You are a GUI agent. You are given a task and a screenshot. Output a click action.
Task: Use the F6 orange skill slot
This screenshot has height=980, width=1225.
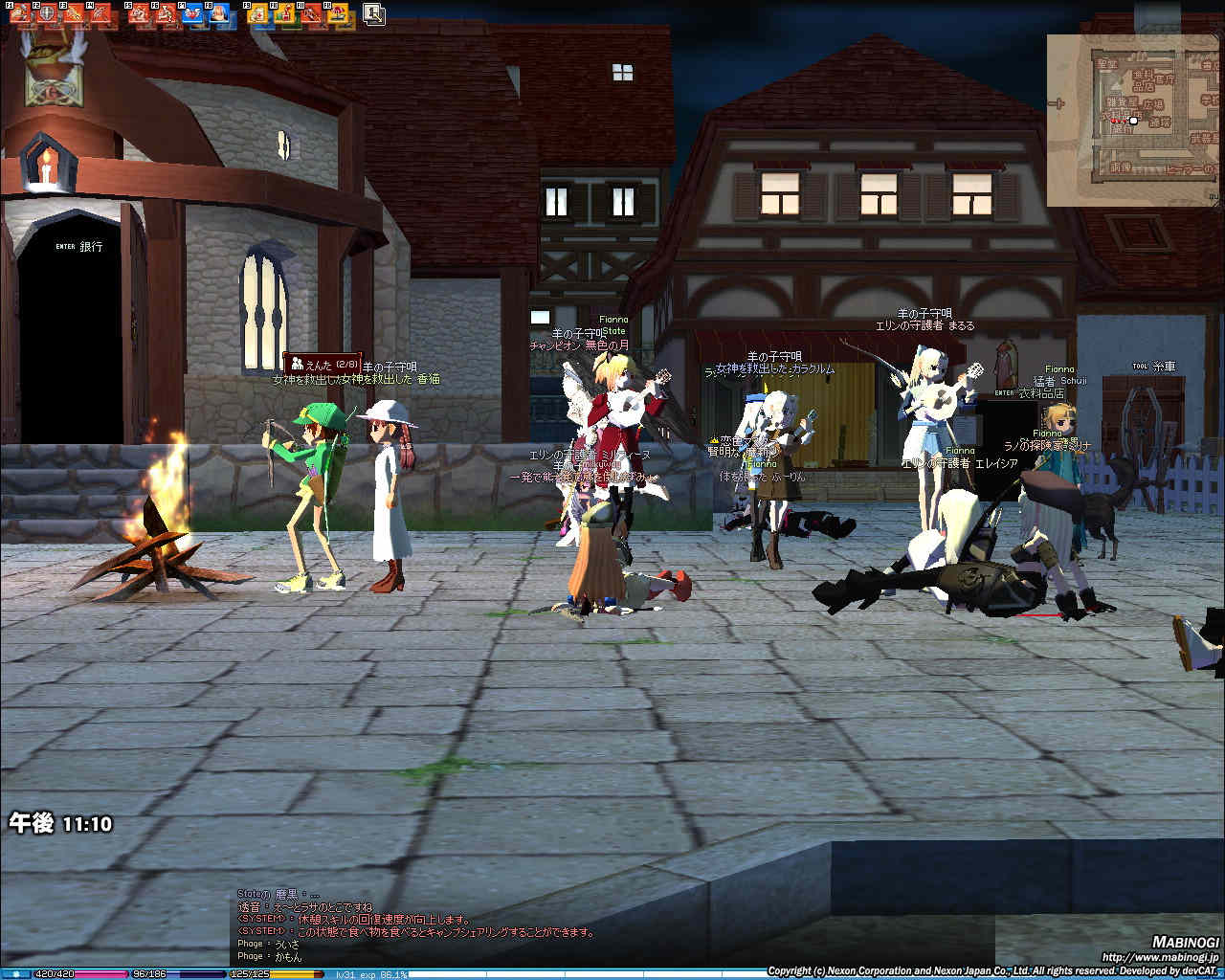click(x=166, y=13)
